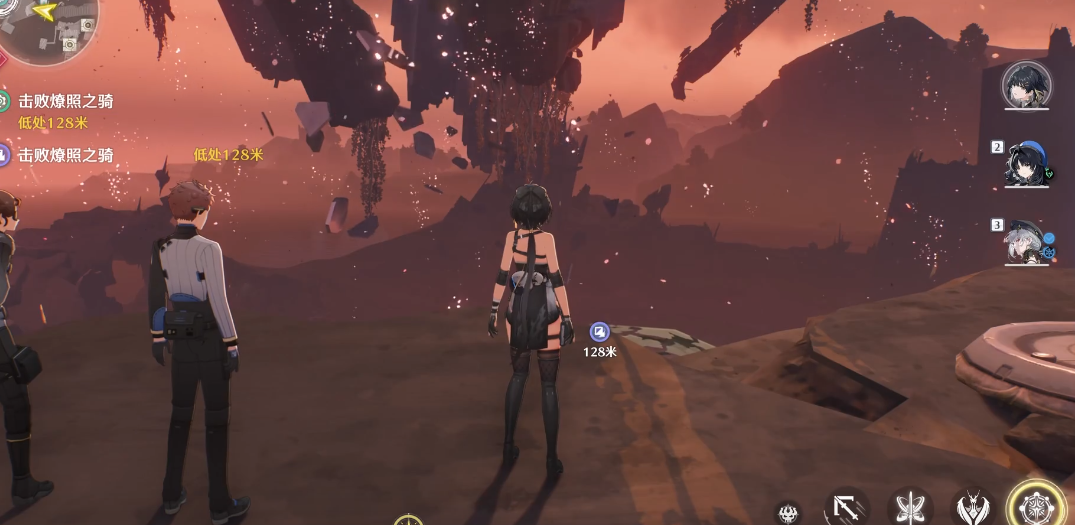
Task: Activate the butterfly sword skill
Action: (x=911, y=509)
